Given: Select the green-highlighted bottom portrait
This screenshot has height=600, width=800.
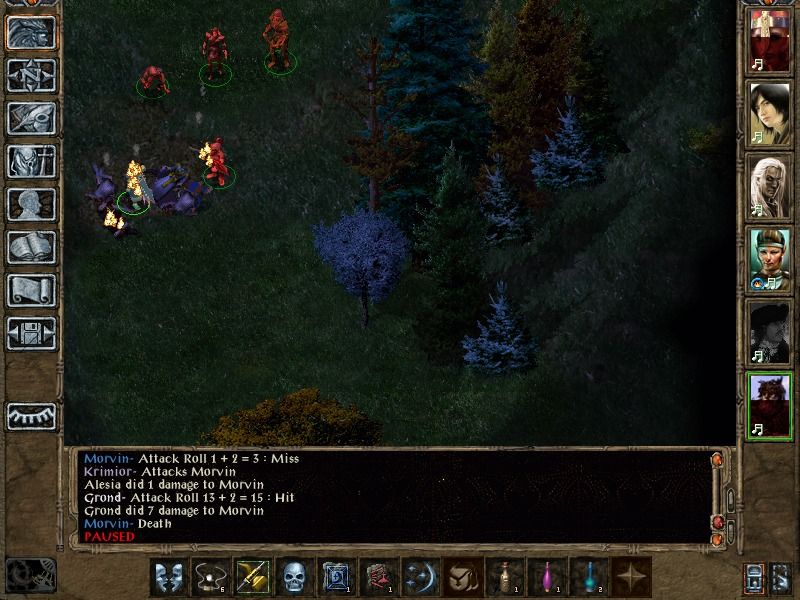Looking at the screenshot, I should click(770, 406).
